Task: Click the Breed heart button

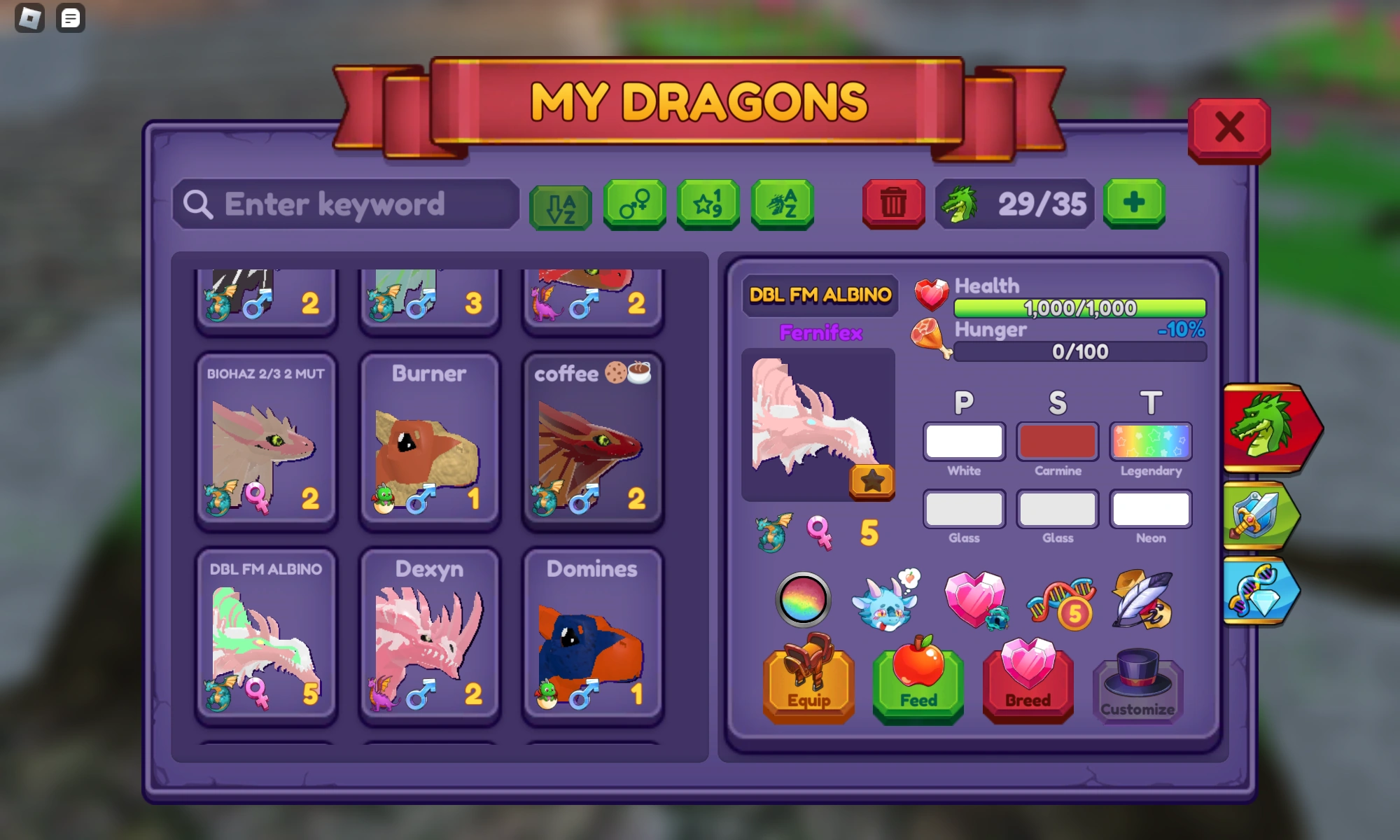Action: pyautogui.click(x=1027, y=682)
